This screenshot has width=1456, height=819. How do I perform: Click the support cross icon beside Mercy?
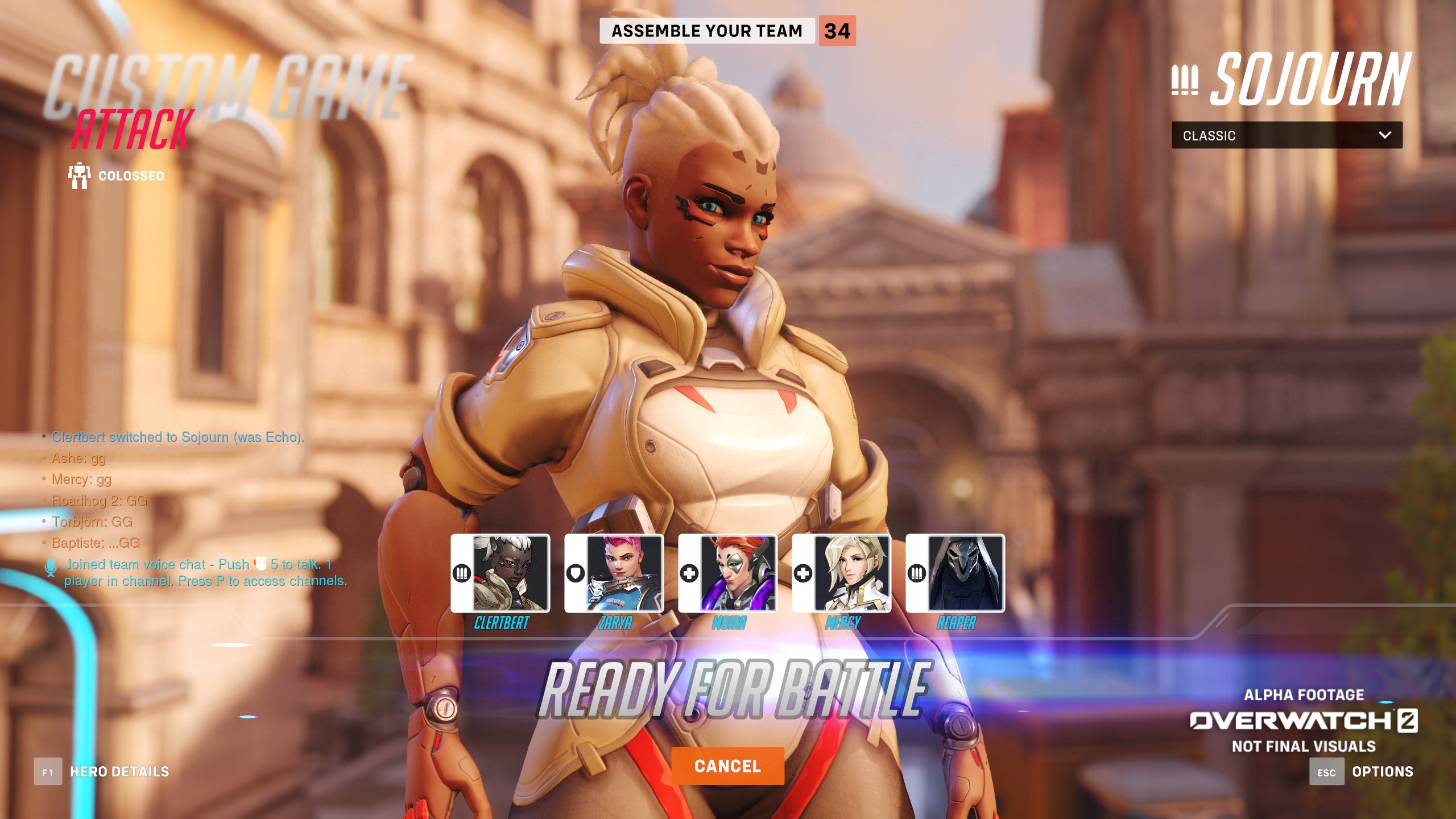[x=803, y=574]
